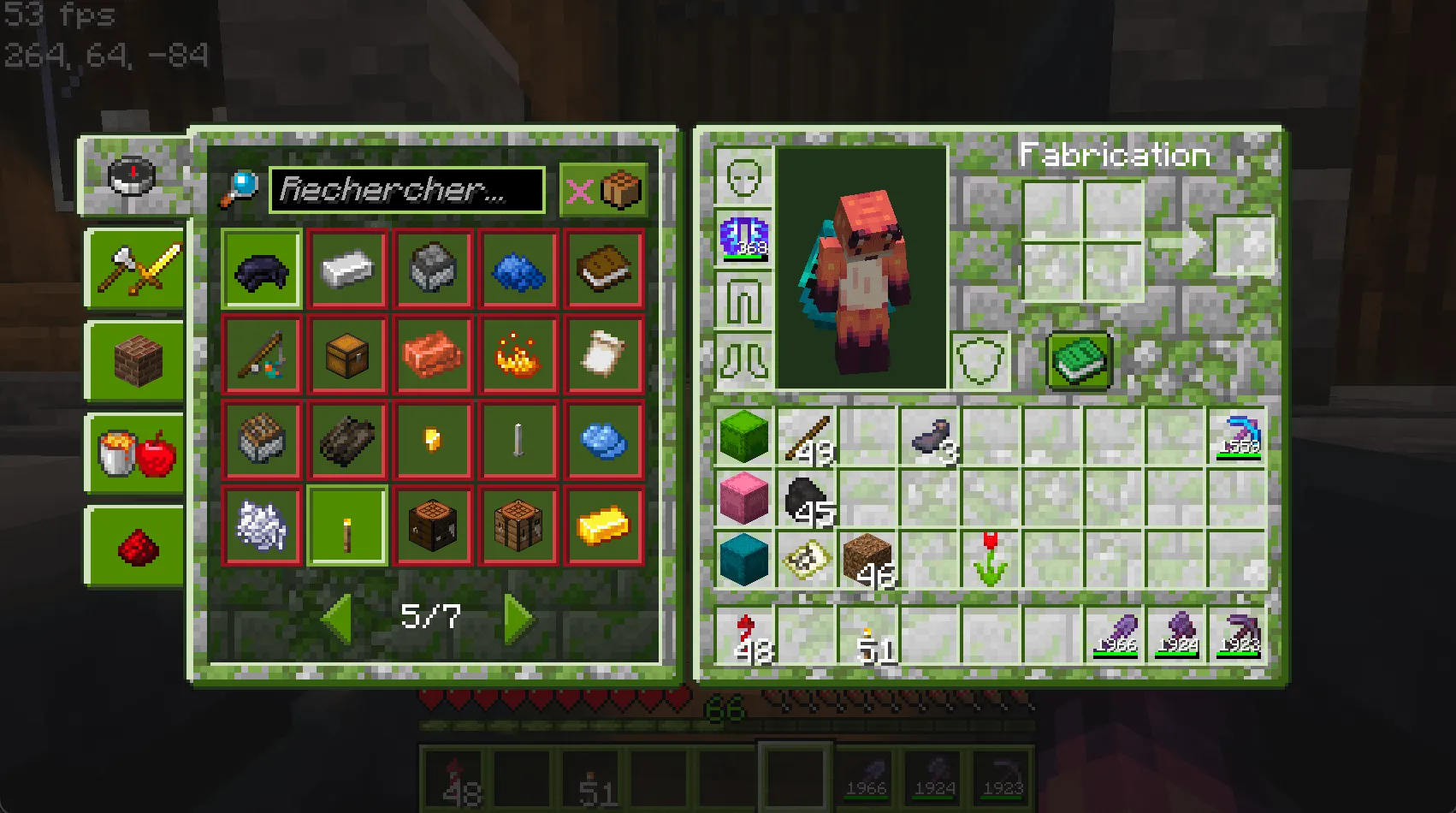Select the fishing rod in the recipe browser
The image size is (1456, 813).
(261, 355)
